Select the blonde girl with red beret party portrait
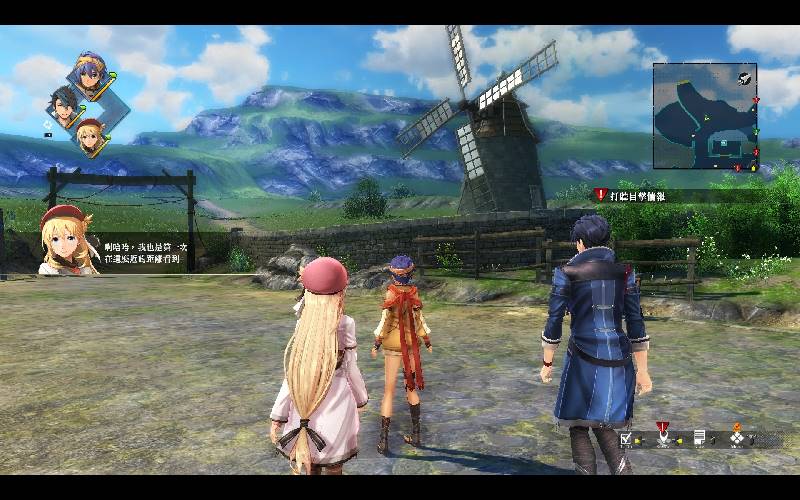The image size is (800, 500). coord(89,131)
